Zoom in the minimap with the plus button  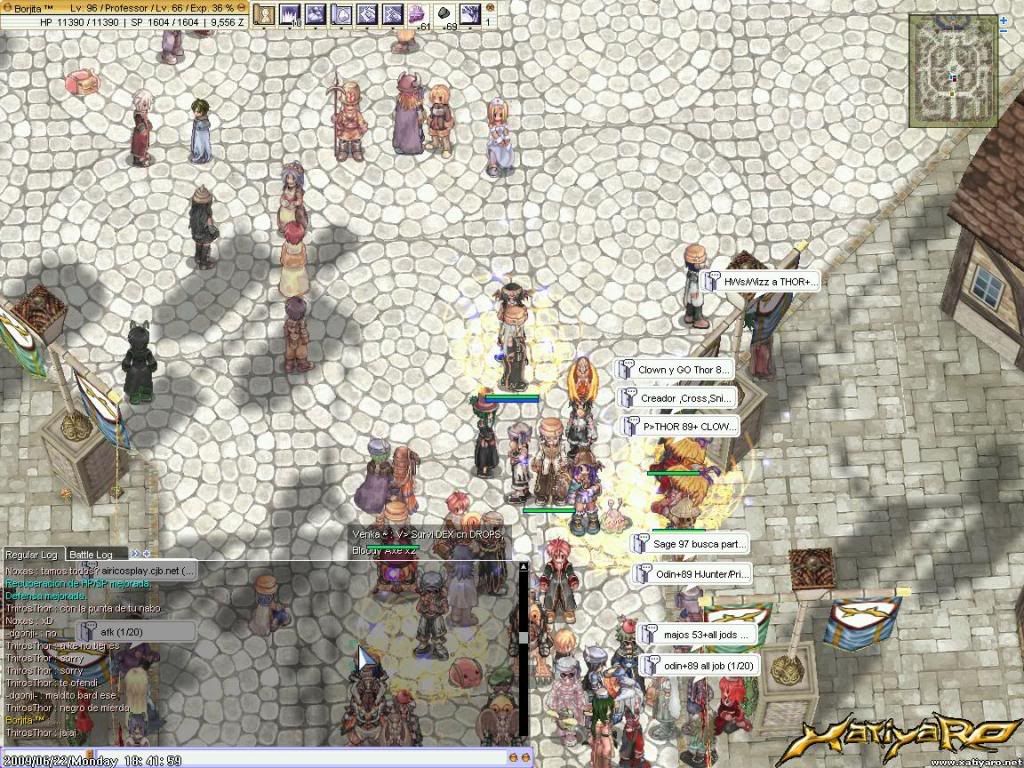[x=1004, y=19]
